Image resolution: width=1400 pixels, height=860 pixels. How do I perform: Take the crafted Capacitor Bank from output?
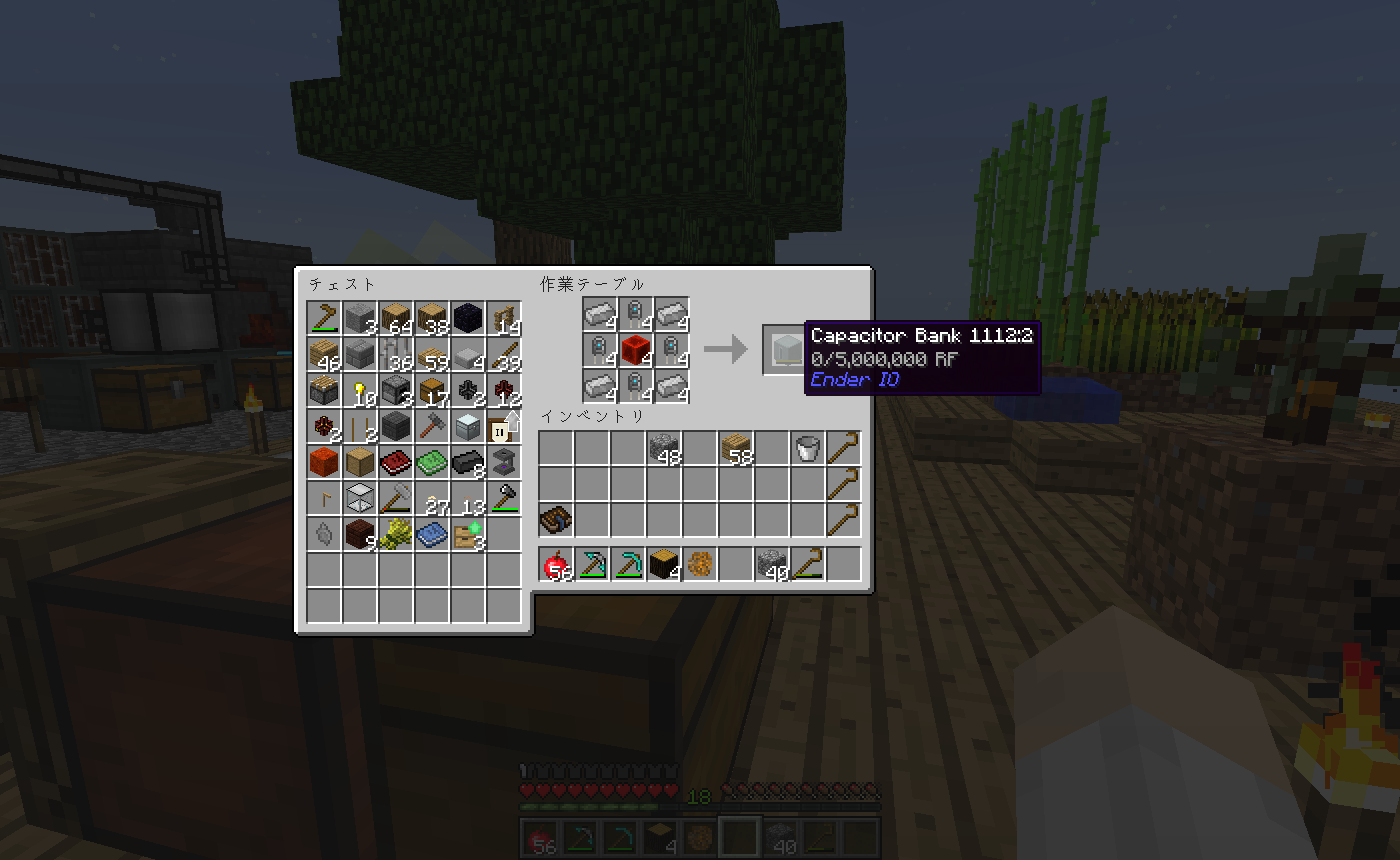click(x=783, y=351)
